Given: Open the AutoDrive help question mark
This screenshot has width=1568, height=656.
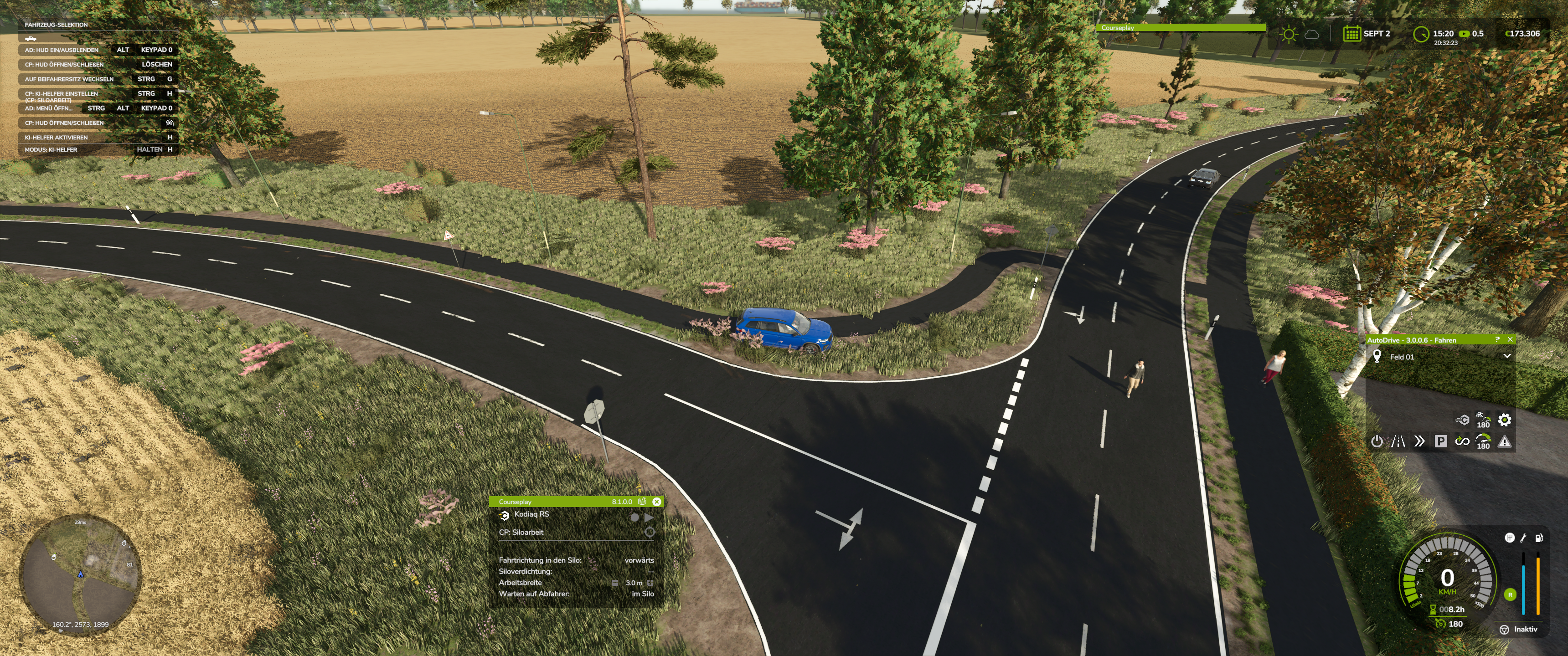Looking at the screenshot, I should [x=1497, y=339].
